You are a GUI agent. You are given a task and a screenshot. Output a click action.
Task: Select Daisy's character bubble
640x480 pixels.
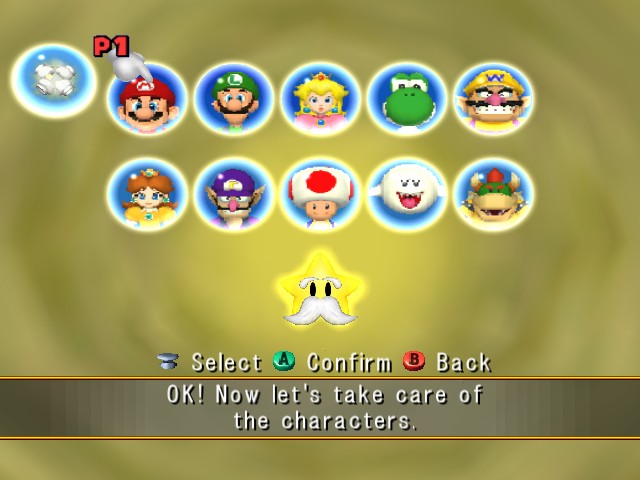pyautogui.click(x=147, y=194)
